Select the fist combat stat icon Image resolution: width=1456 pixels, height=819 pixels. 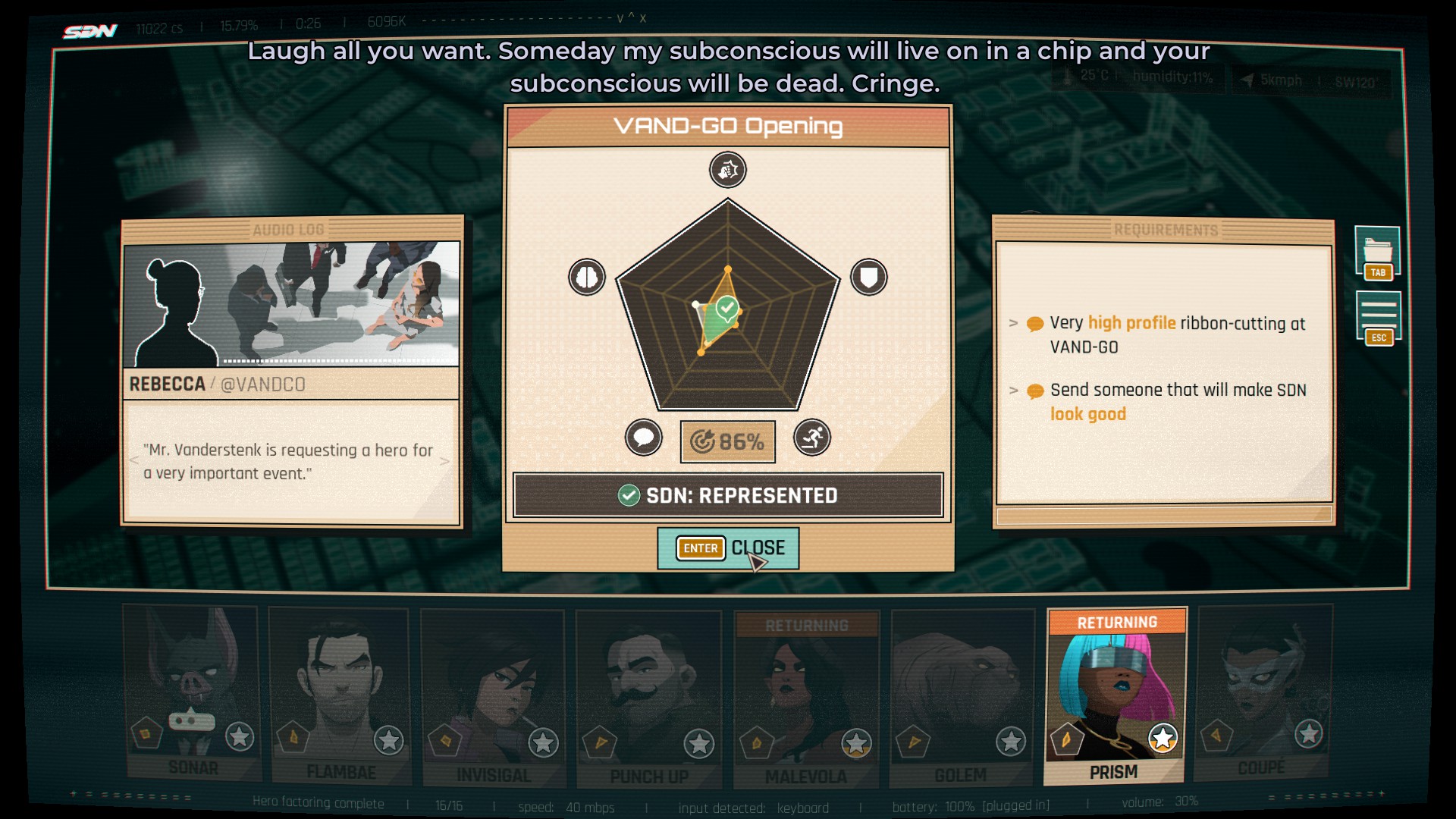pos(726,170)
